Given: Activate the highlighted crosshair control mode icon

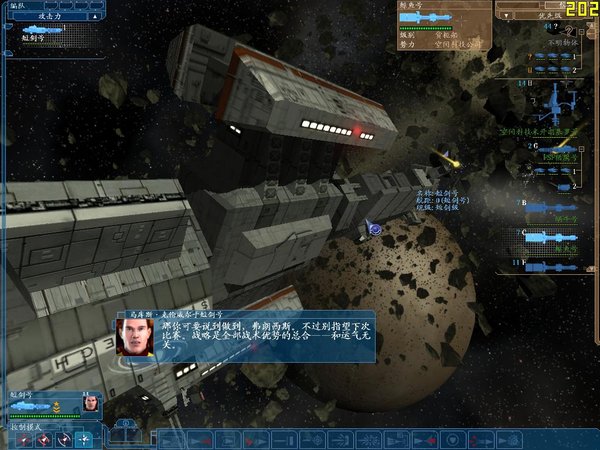Looking at the screenshot, I should tap(84, 439).
